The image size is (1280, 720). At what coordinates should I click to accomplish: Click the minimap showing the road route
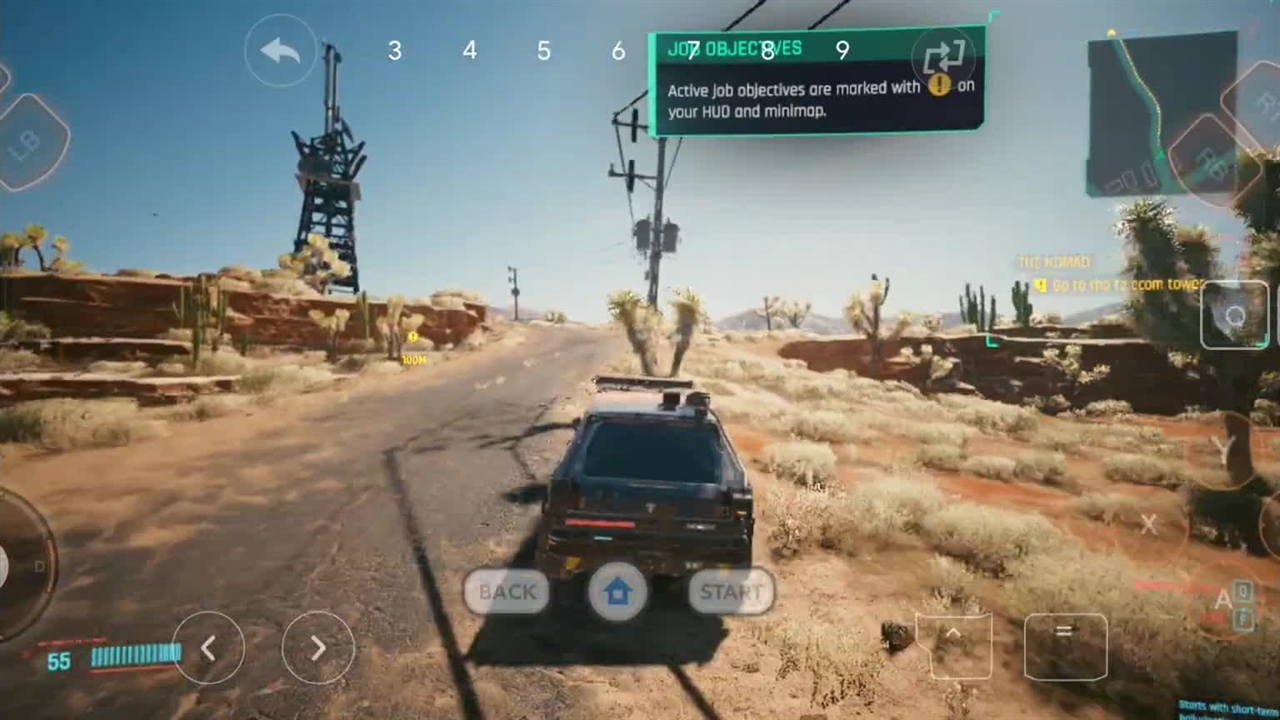click(x=1160, y=112)
